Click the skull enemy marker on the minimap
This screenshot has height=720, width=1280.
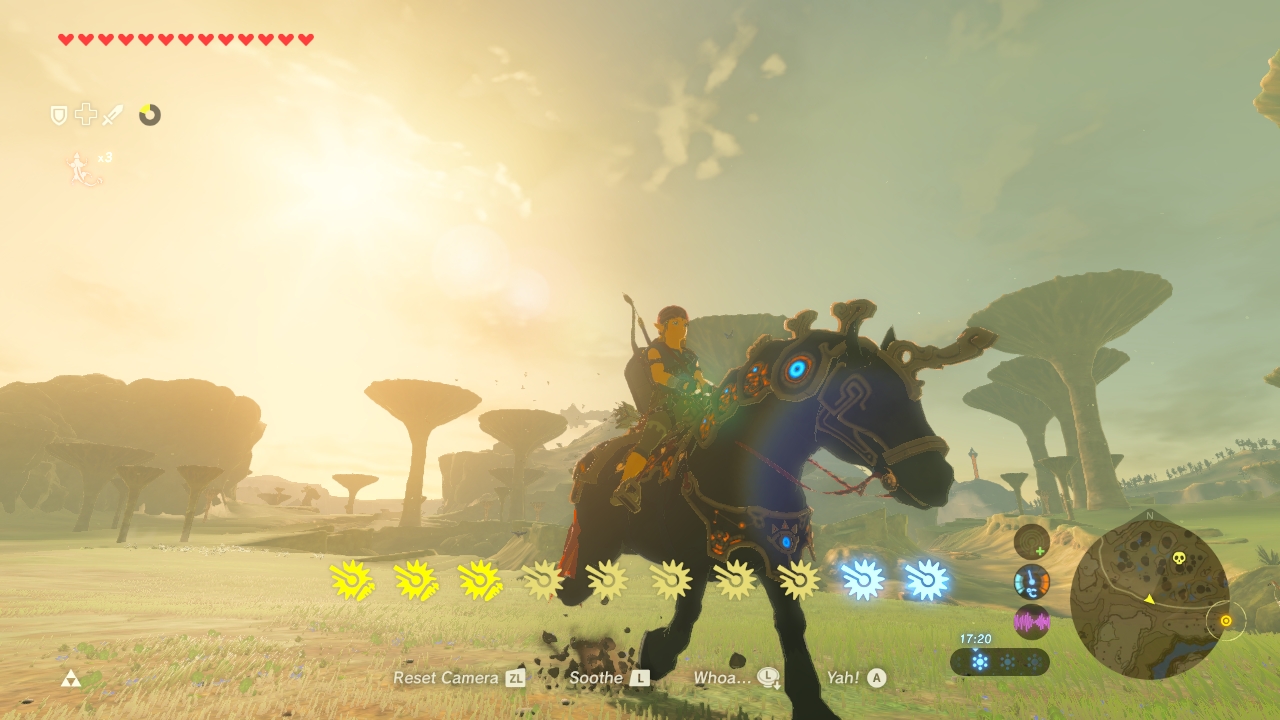1179,557
